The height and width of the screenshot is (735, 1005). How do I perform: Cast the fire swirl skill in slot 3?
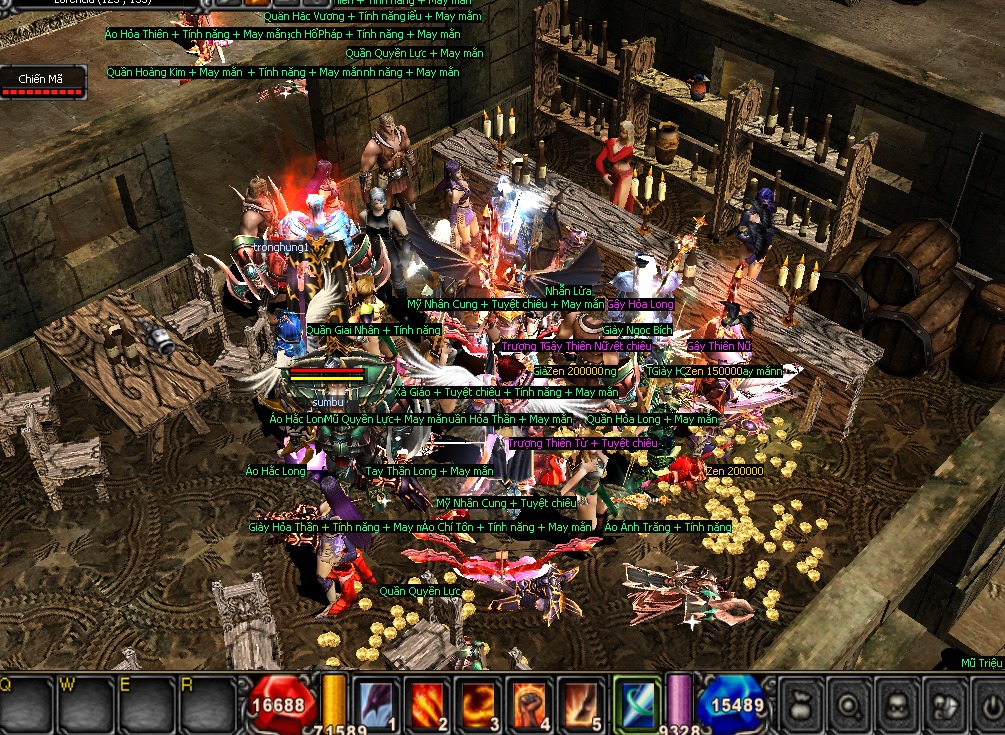[x=478, y=703]
